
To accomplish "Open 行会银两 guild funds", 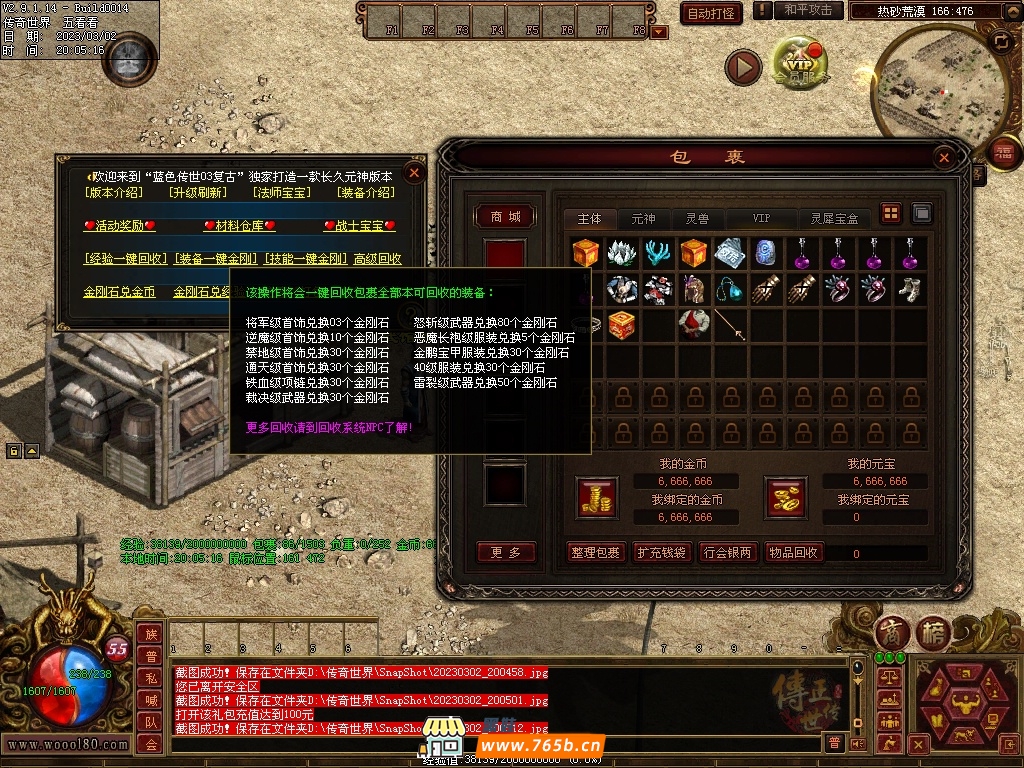I will (x=728, y=552).
